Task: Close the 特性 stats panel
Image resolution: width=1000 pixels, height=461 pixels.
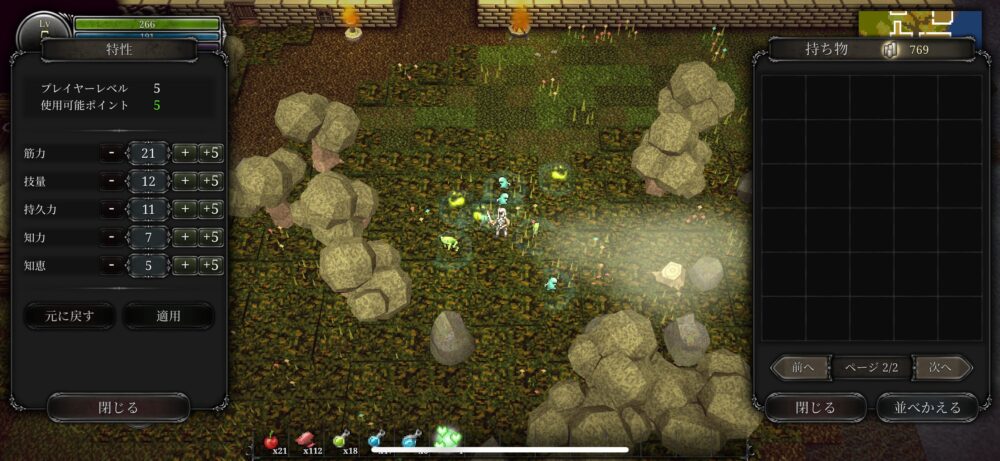Action: (118, 407)
